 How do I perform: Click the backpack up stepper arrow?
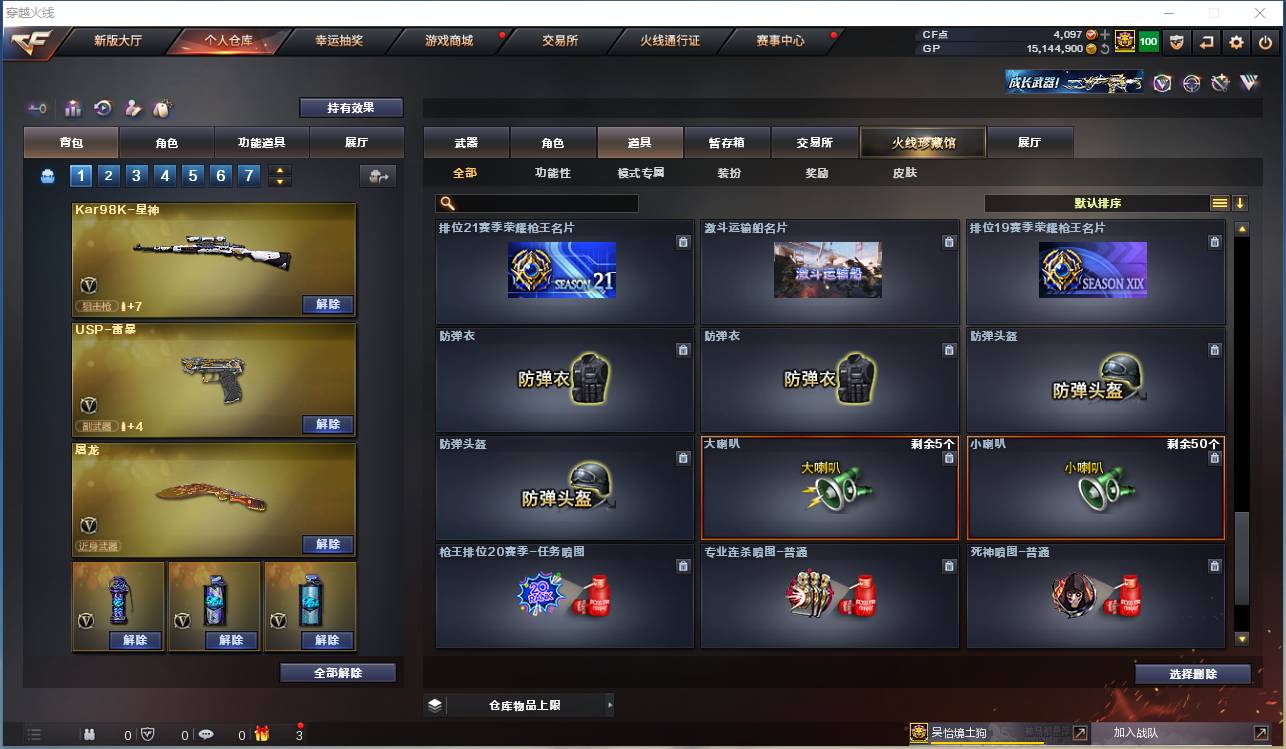[280, 169]
